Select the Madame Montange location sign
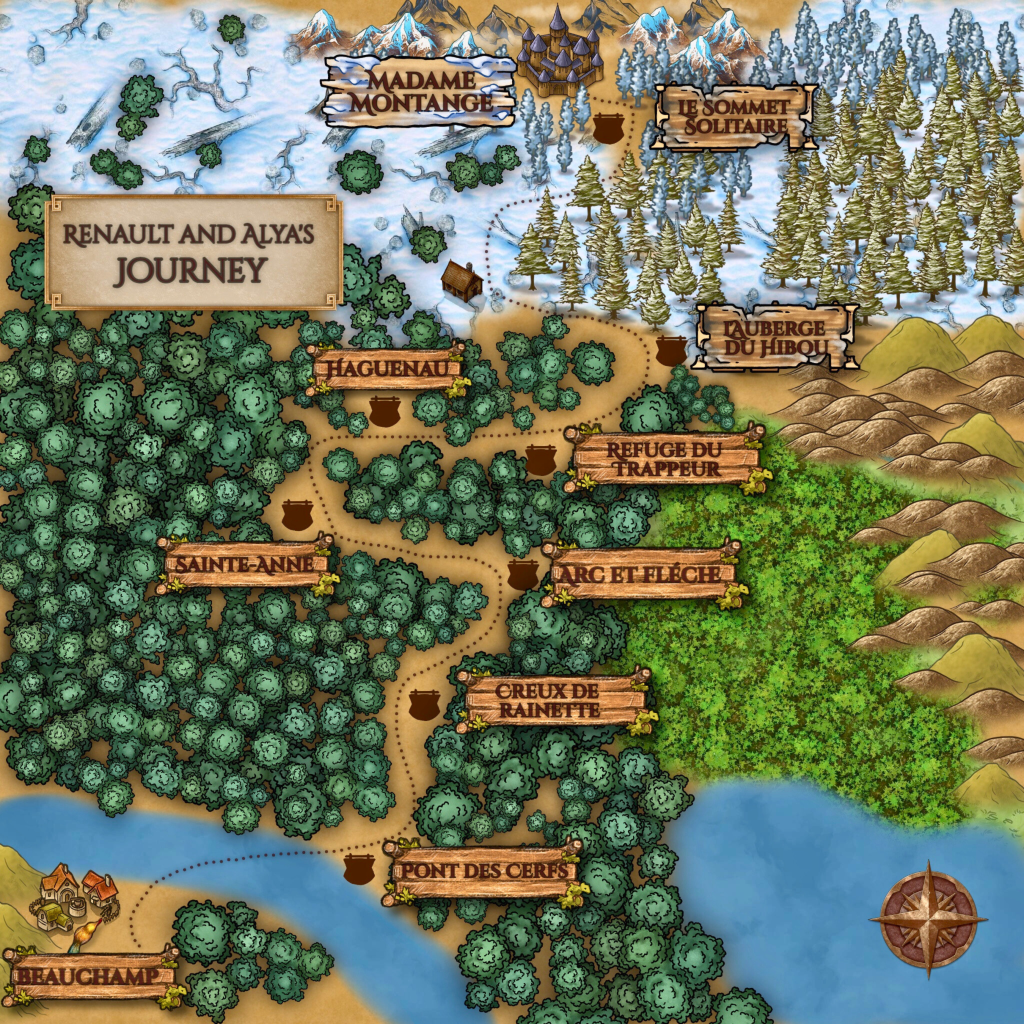This screenshot has width=1024, height=1024. click(419, 90)
